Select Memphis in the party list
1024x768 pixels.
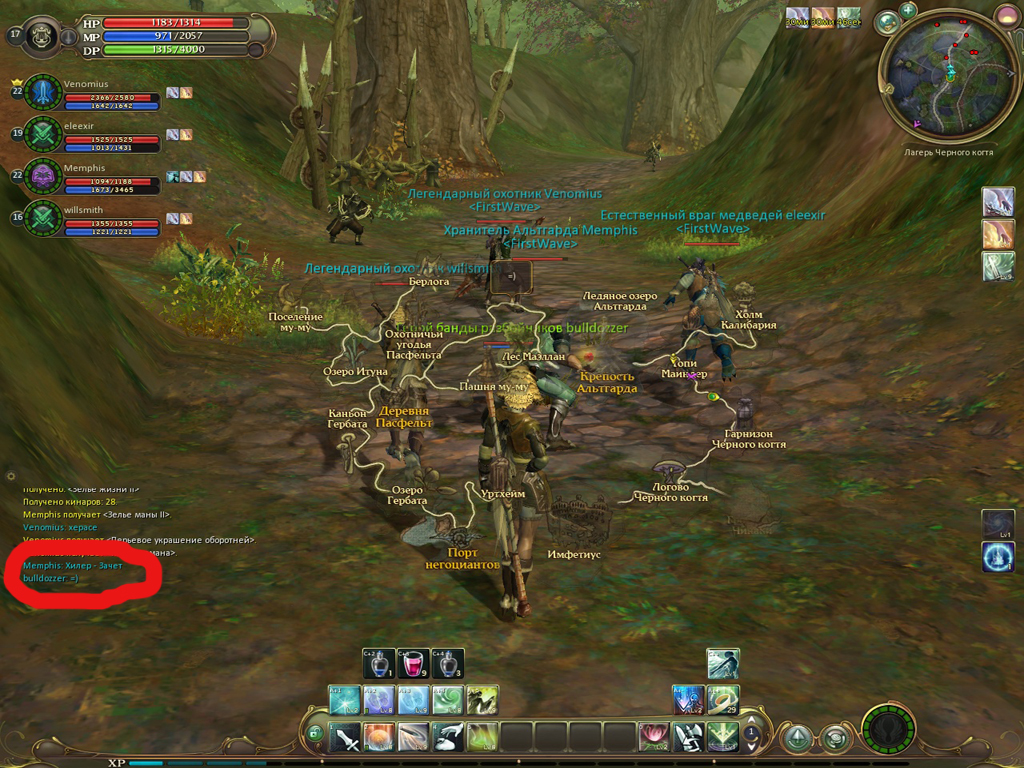43,176
